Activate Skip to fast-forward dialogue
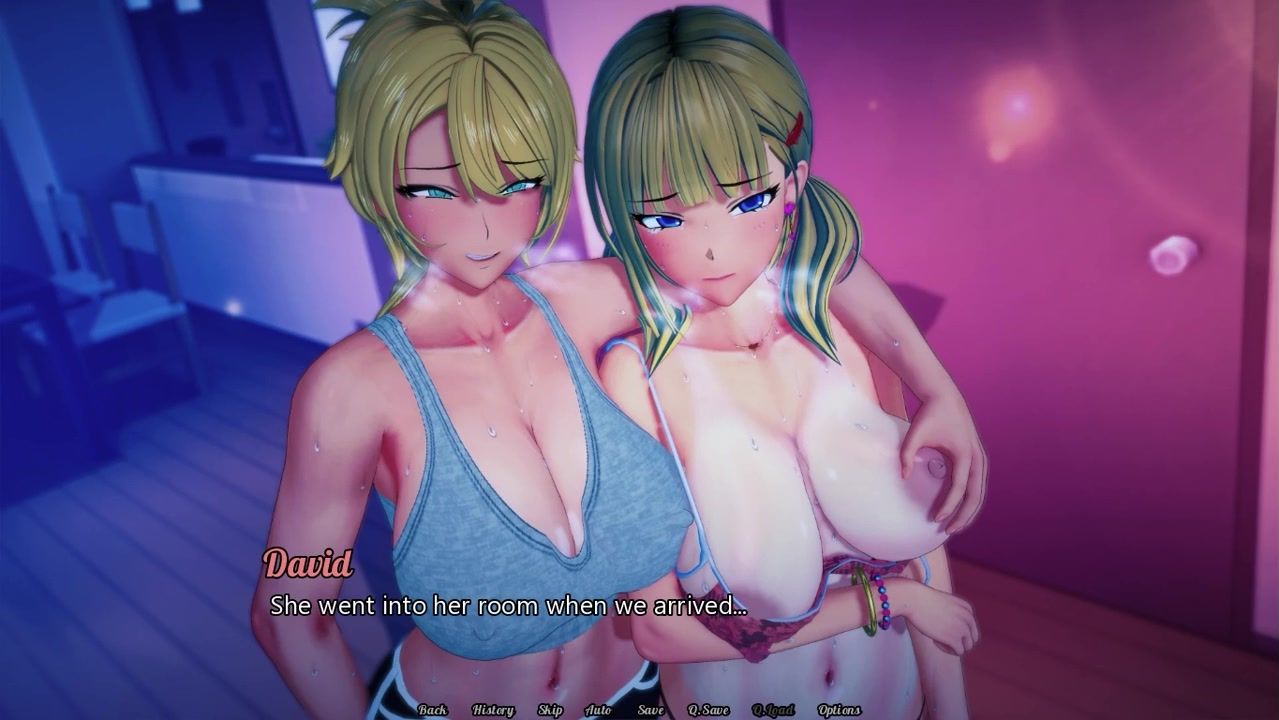This screenshot has width=1279, height=720. 550,710
